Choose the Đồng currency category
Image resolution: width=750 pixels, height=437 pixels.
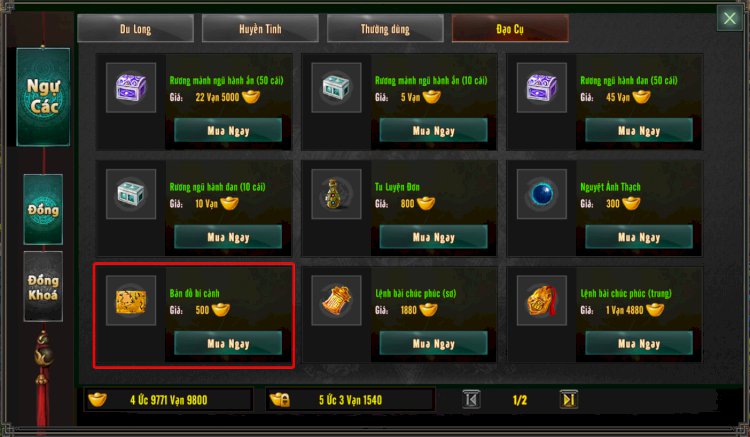[43, 210]
